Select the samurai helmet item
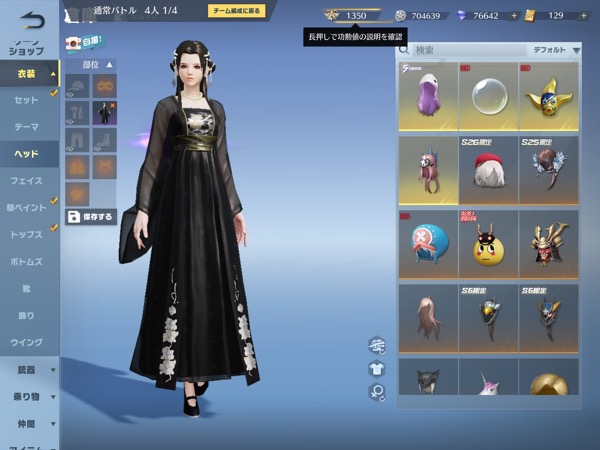 point(548,244)
